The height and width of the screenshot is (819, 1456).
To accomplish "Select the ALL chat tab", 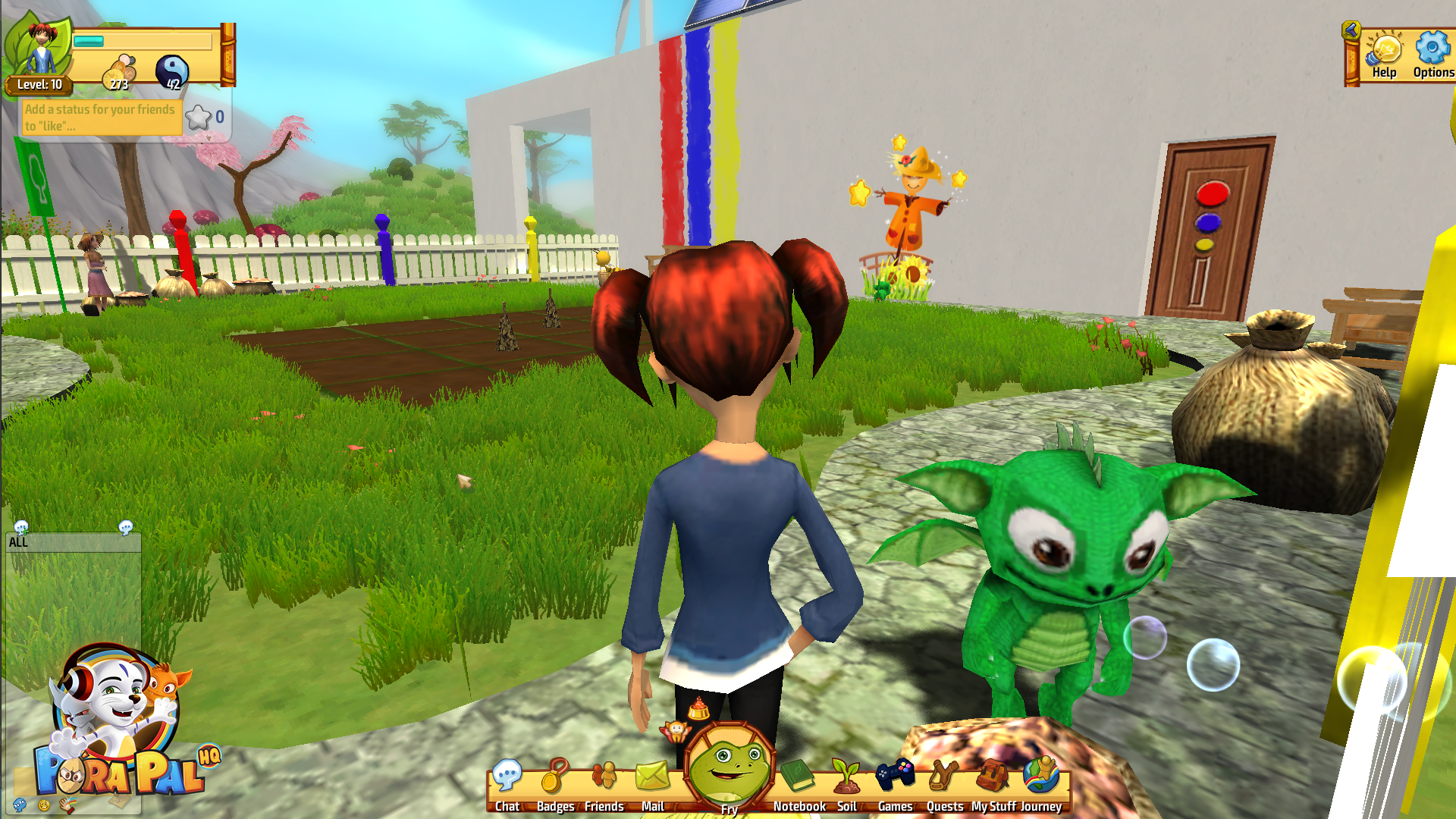I will tap(18, 542).
